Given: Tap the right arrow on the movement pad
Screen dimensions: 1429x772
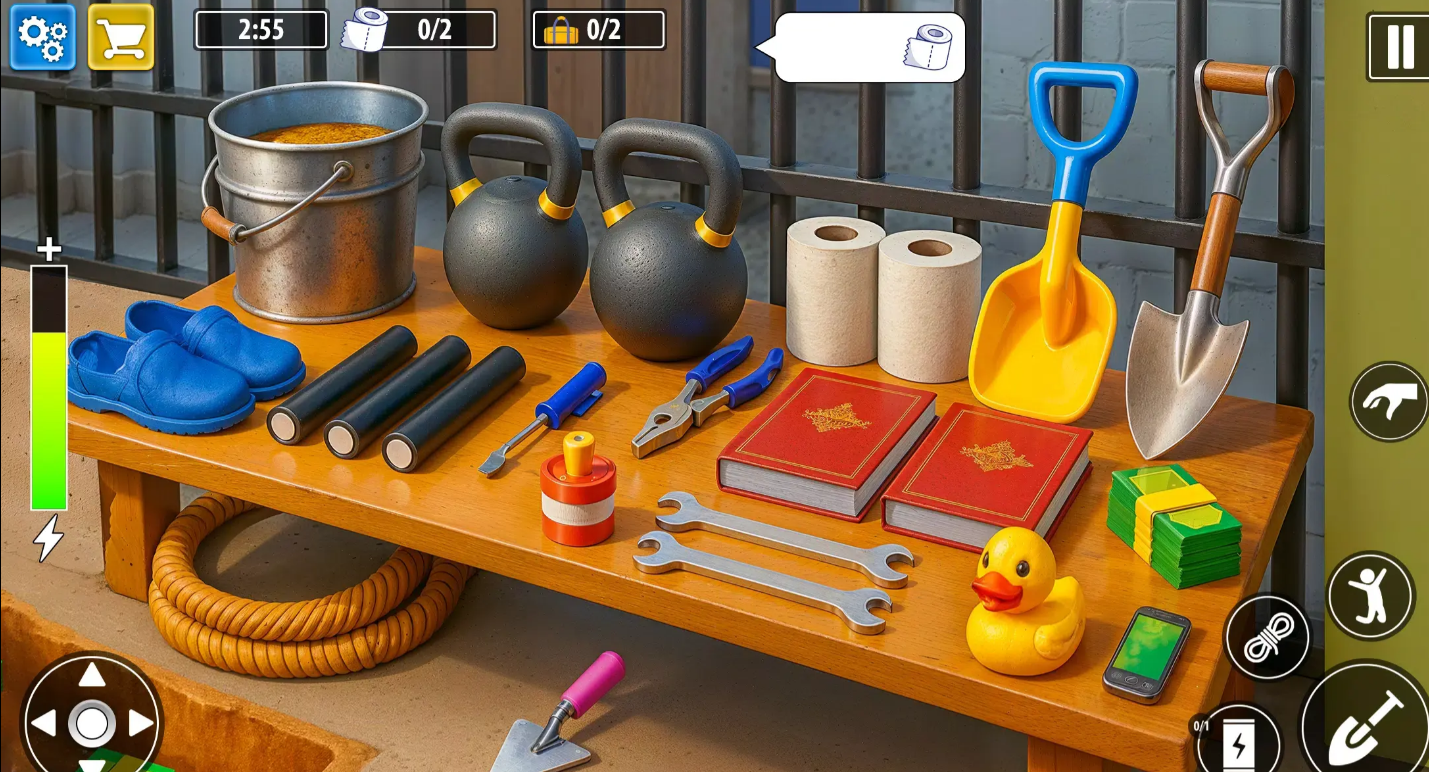Looking at the screenshot, I should (141, 723).
